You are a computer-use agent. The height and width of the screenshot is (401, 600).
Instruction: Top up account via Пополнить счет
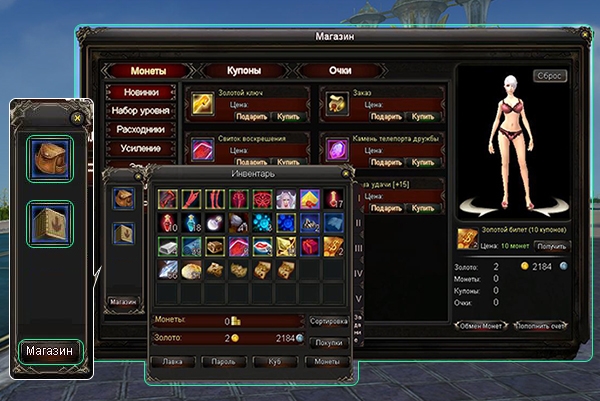coord(541,326)
